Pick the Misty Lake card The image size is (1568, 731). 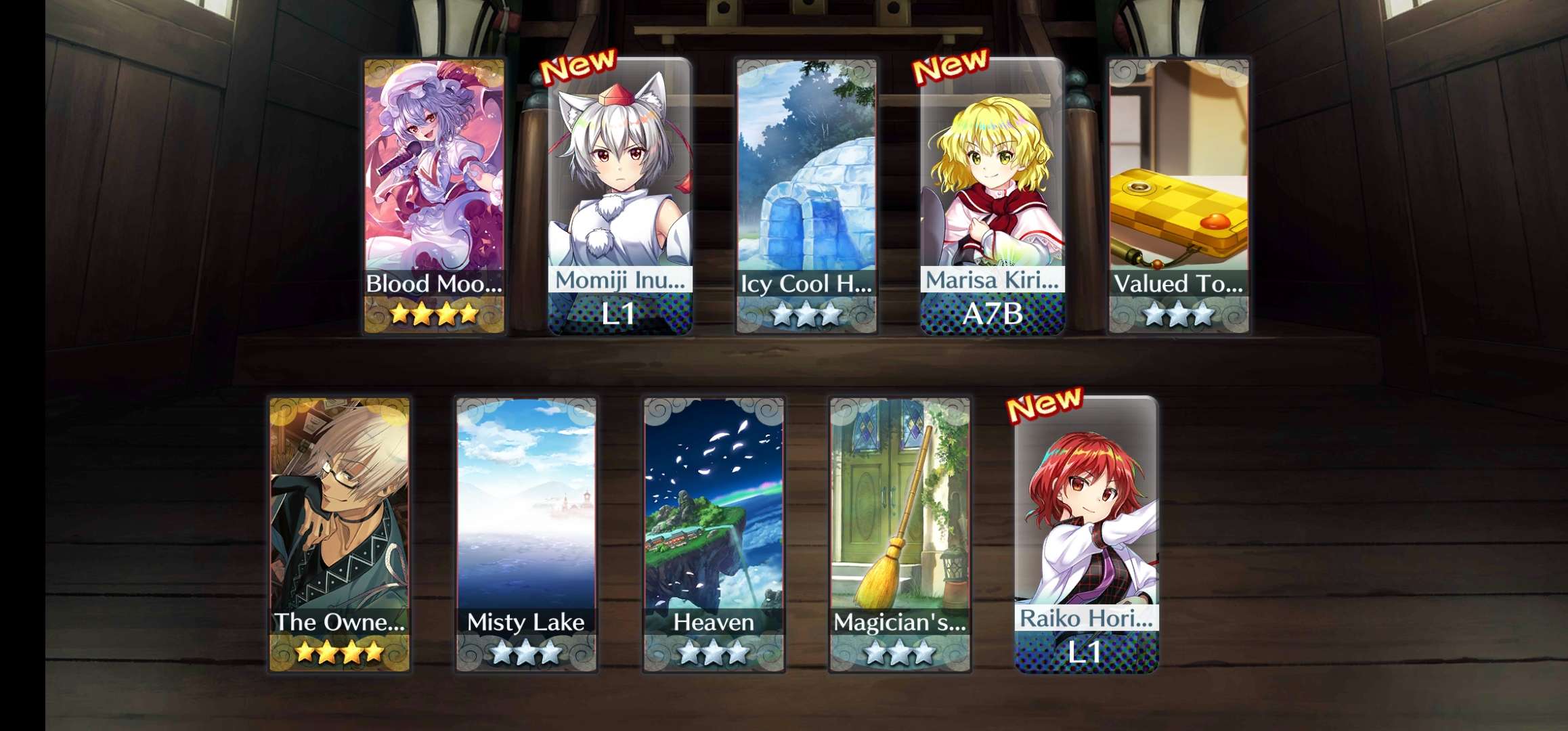(526, 535)
